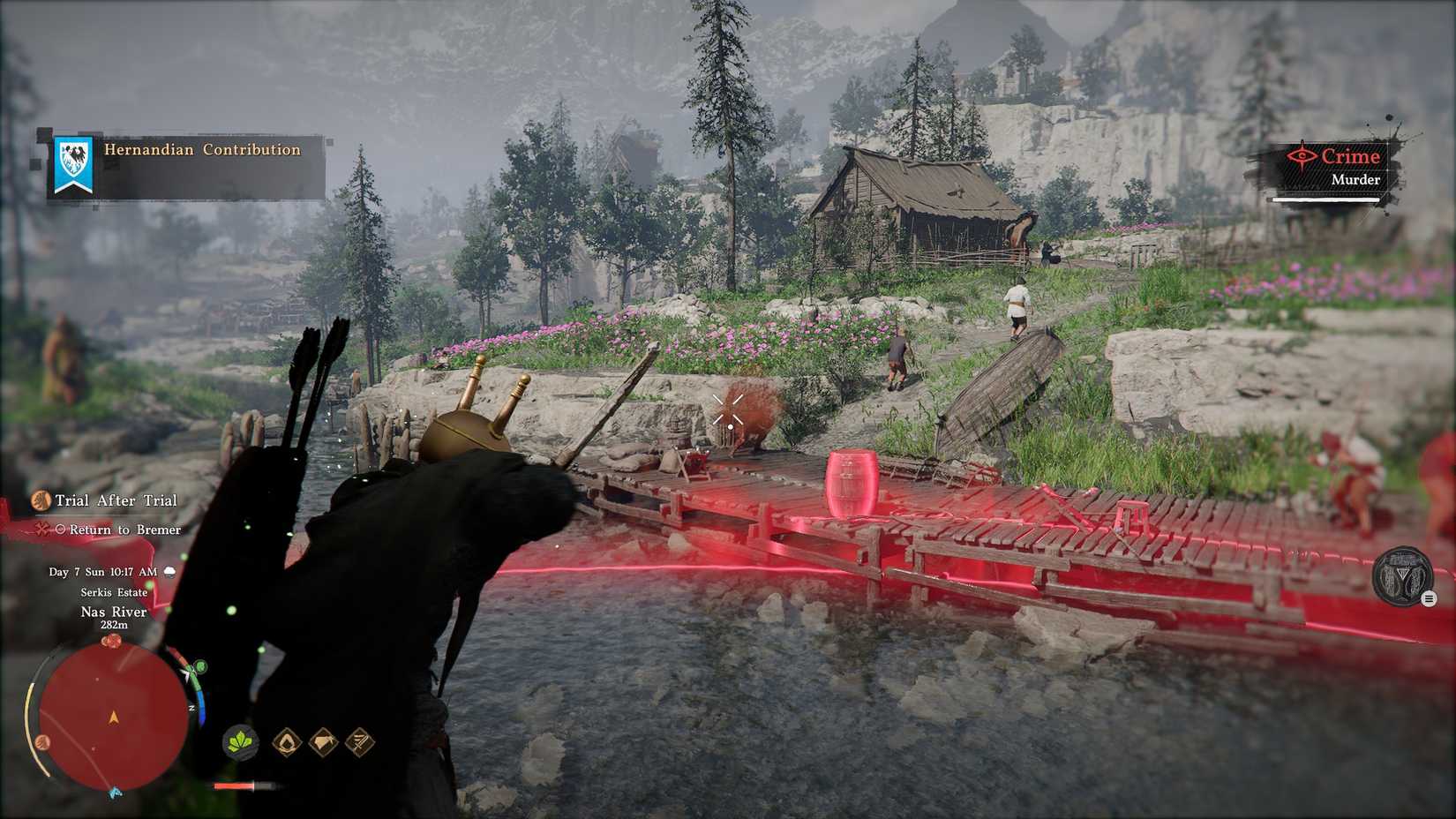Click the flame quick-slot diamond icon
The image size is (1456, 819).
pos(286,744)
